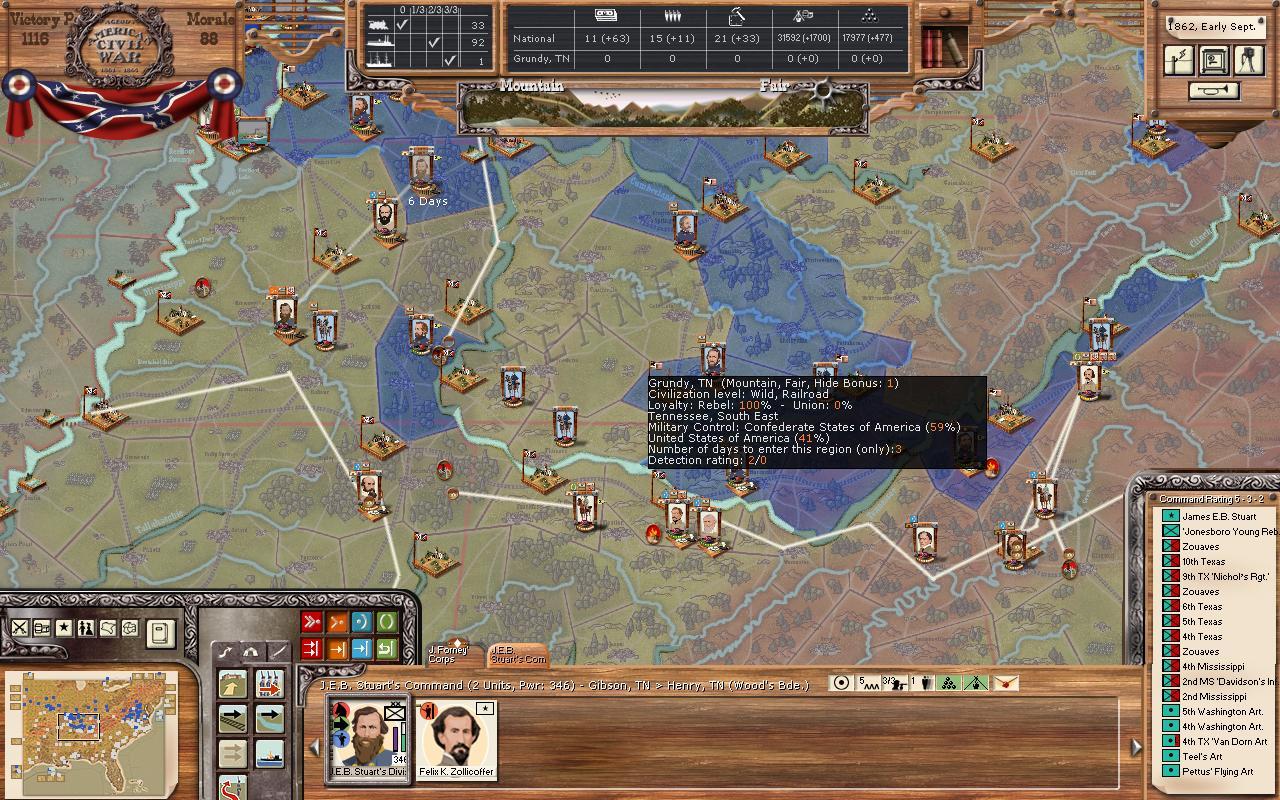
Task: Toggle the crossed sabers map filter
Action: tap(20, 628)
